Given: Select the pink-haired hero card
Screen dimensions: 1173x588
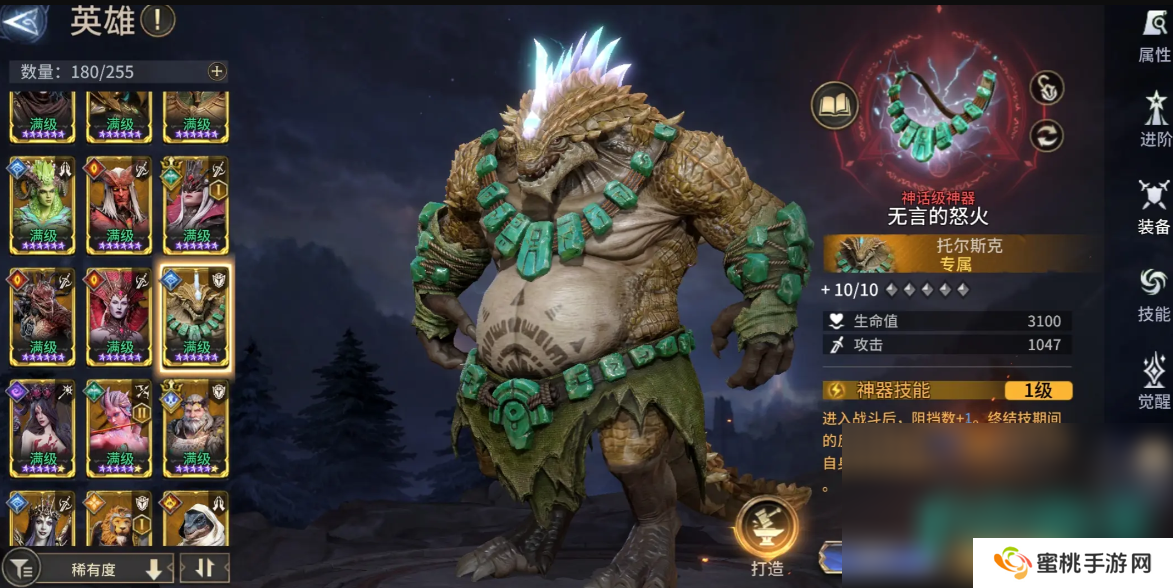Looking at the screenshot, I should click(x=120, y=426).
